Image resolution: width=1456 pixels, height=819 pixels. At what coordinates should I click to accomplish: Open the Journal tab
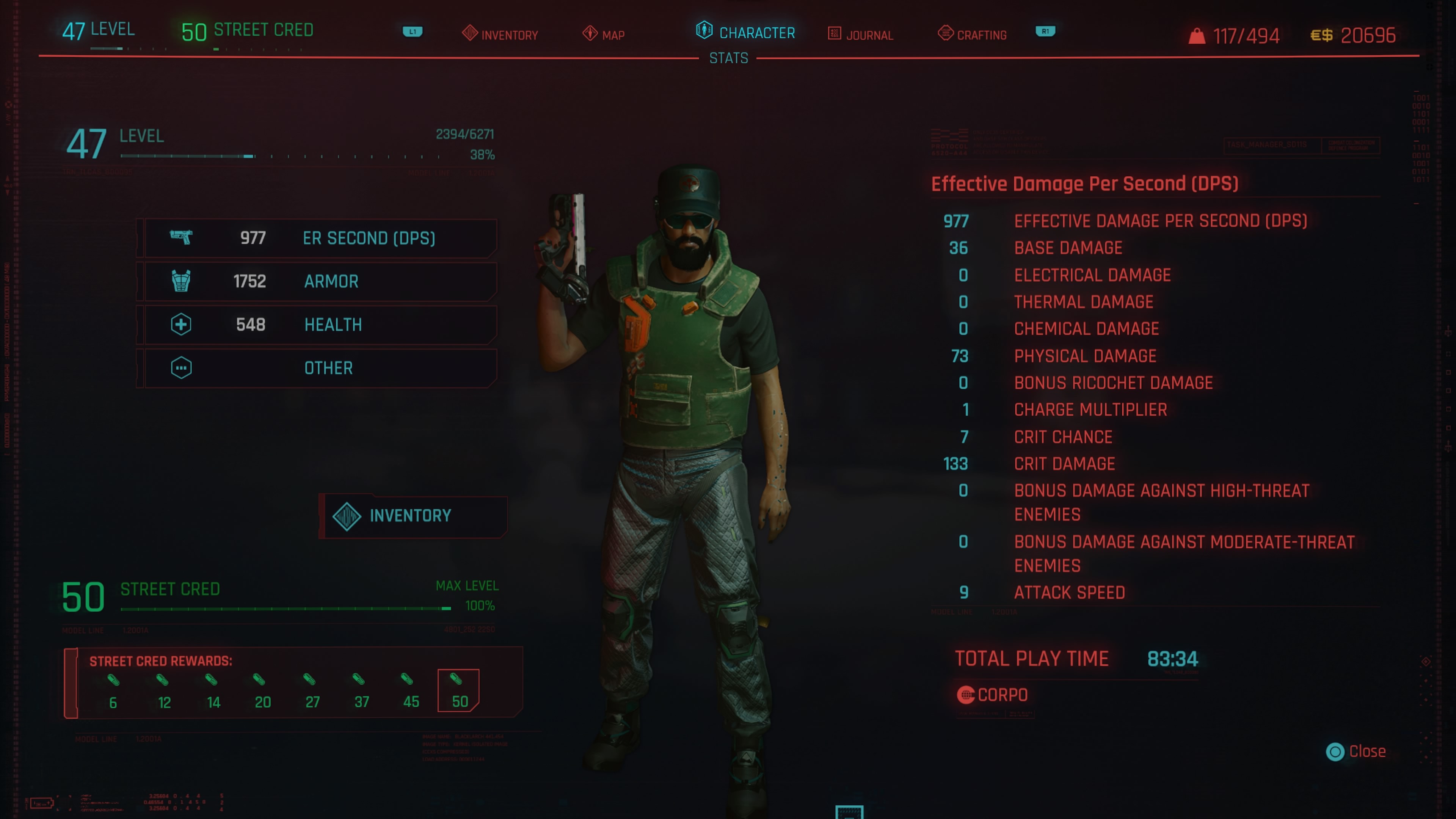860,35
